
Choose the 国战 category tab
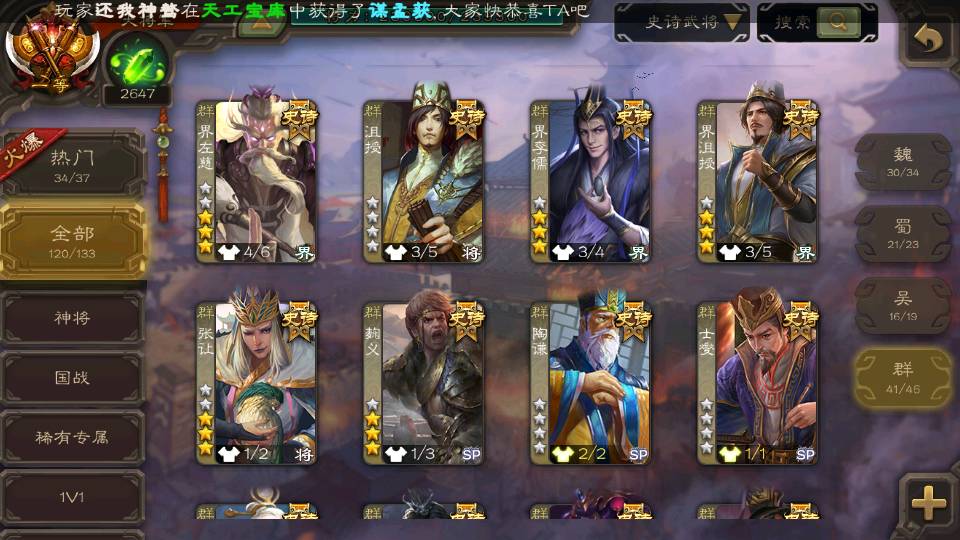73,379
